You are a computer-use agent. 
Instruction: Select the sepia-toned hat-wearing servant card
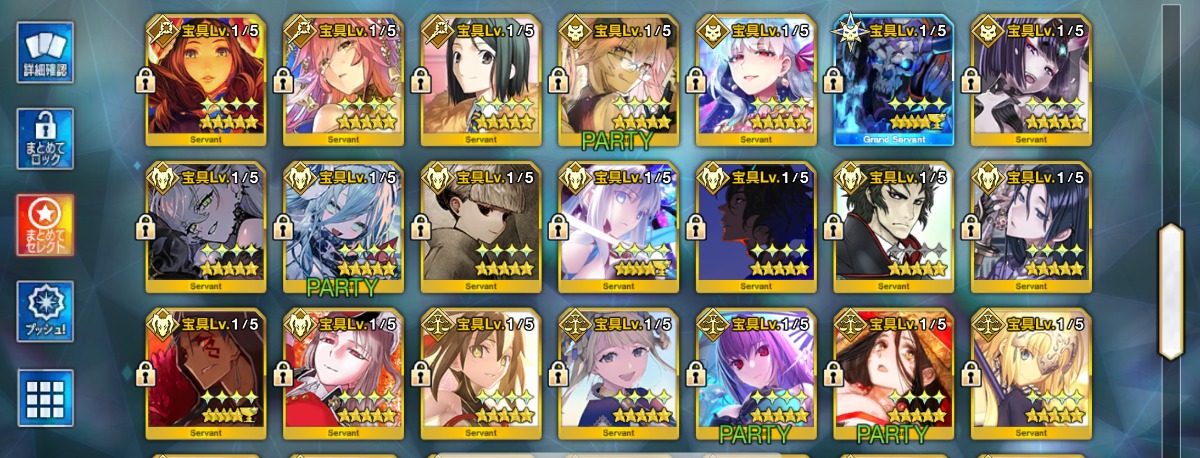(481, 226)
